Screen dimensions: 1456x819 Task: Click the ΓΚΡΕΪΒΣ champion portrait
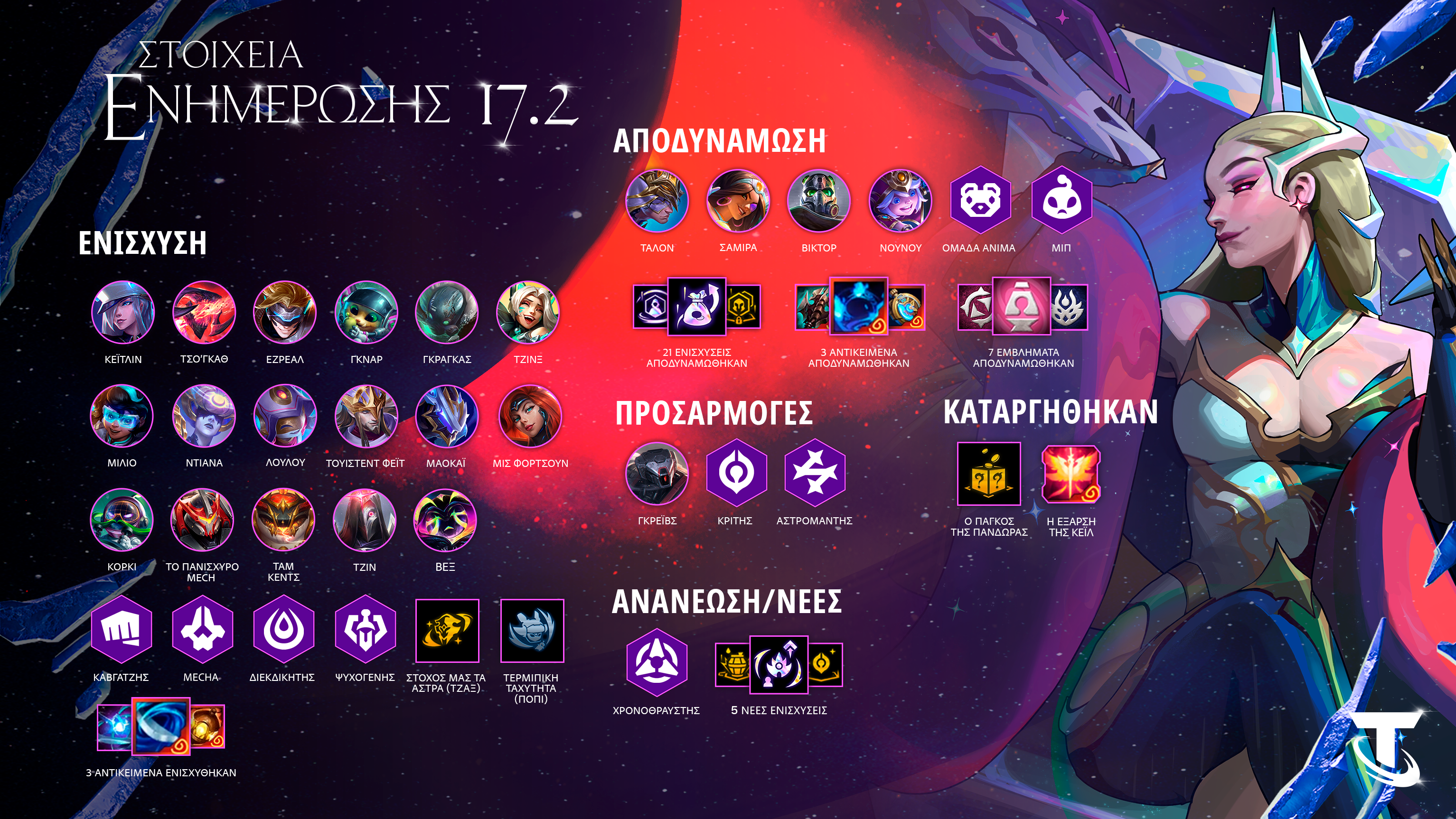pyautogui.click(x=657, y=474)
